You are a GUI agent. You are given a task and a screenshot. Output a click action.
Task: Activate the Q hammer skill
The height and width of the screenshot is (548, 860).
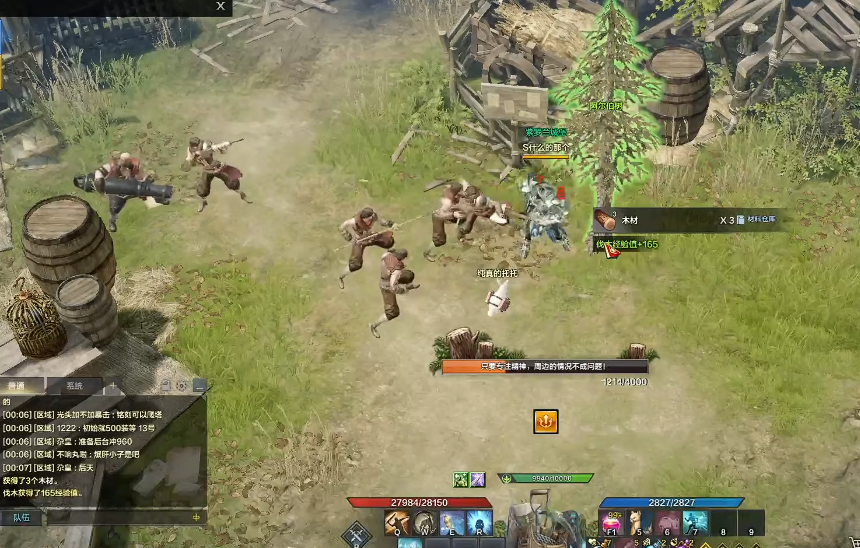[397, 523]
